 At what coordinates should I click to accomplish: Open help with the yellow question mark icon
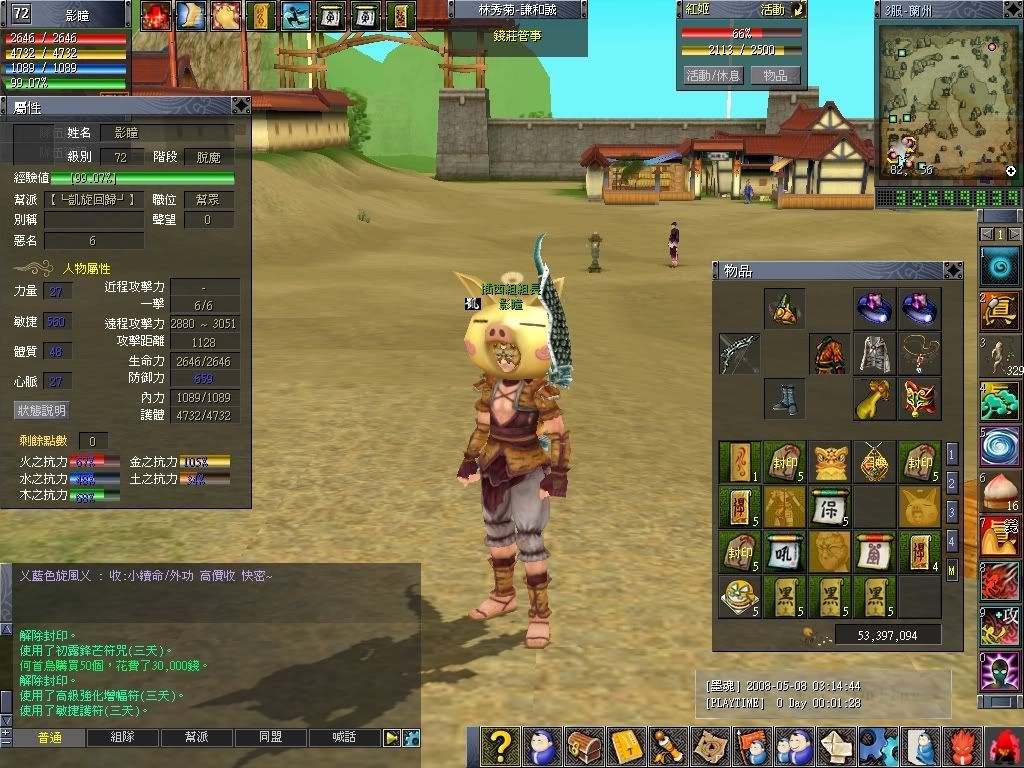coord(500,747)
